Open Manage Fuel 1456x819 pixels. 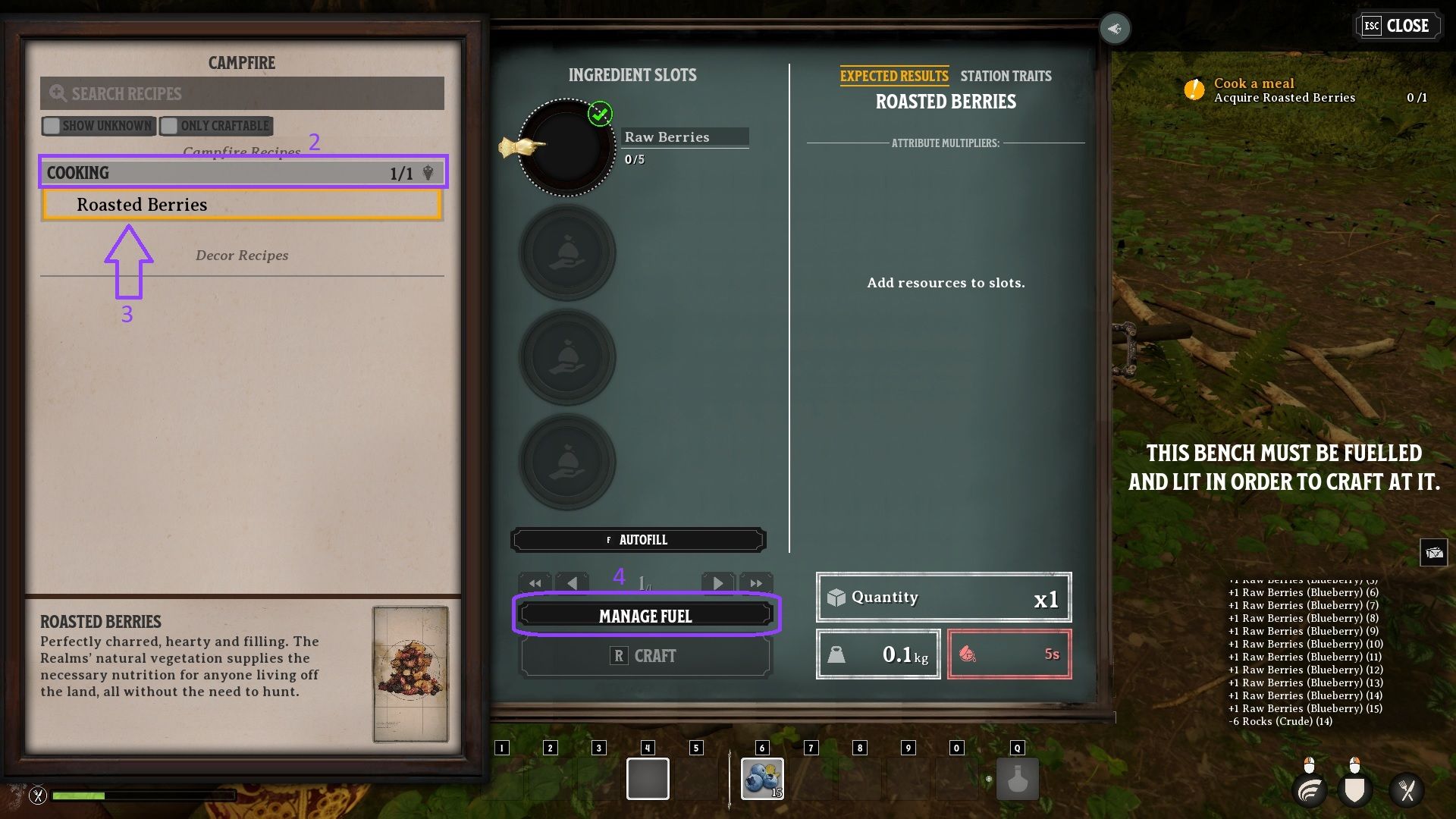point(646,616)
